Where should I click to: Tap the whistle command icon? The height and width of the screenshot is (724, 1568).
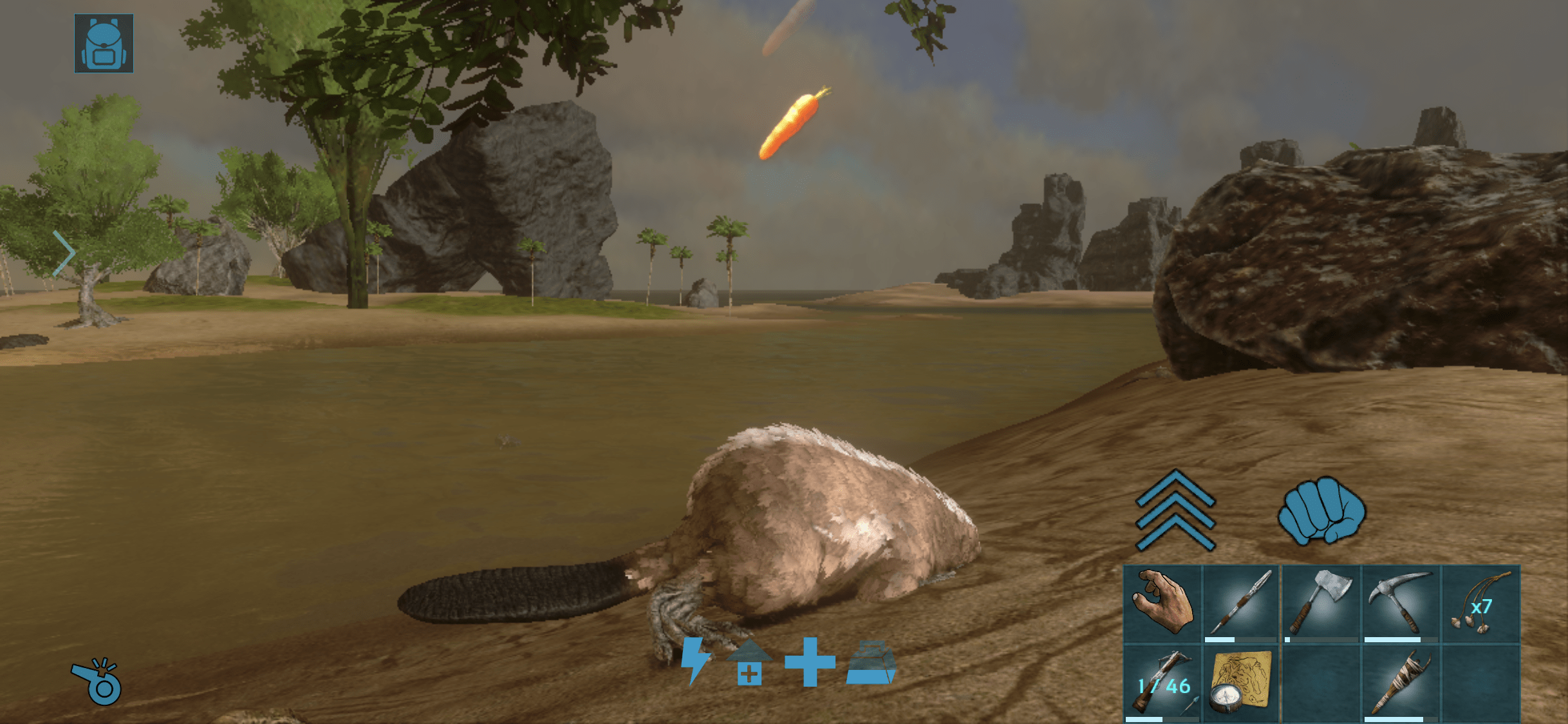(x=97, y=682)
